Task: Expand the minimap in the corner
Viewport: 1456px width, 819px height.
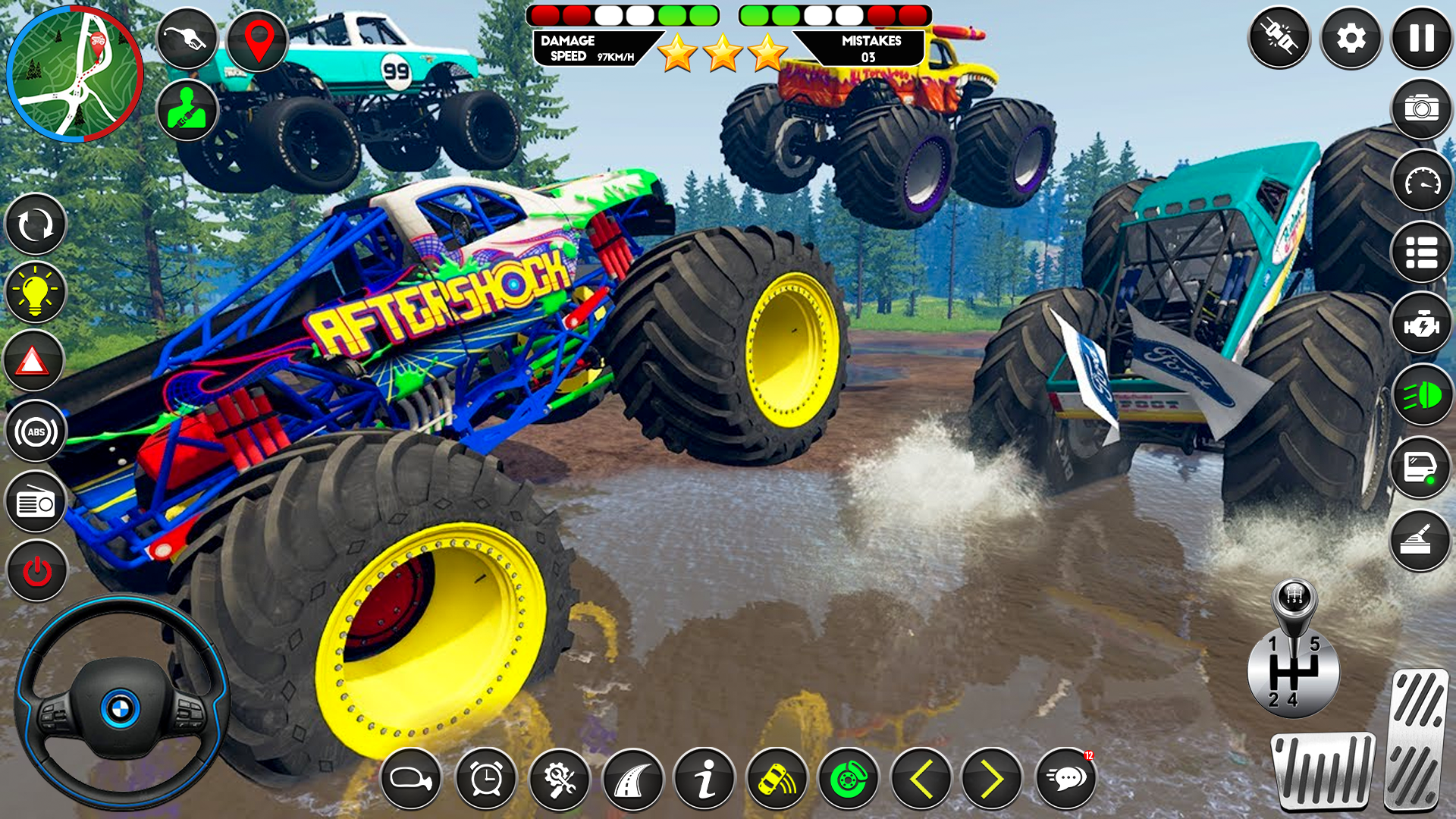Action: click(x=74, y=72)
